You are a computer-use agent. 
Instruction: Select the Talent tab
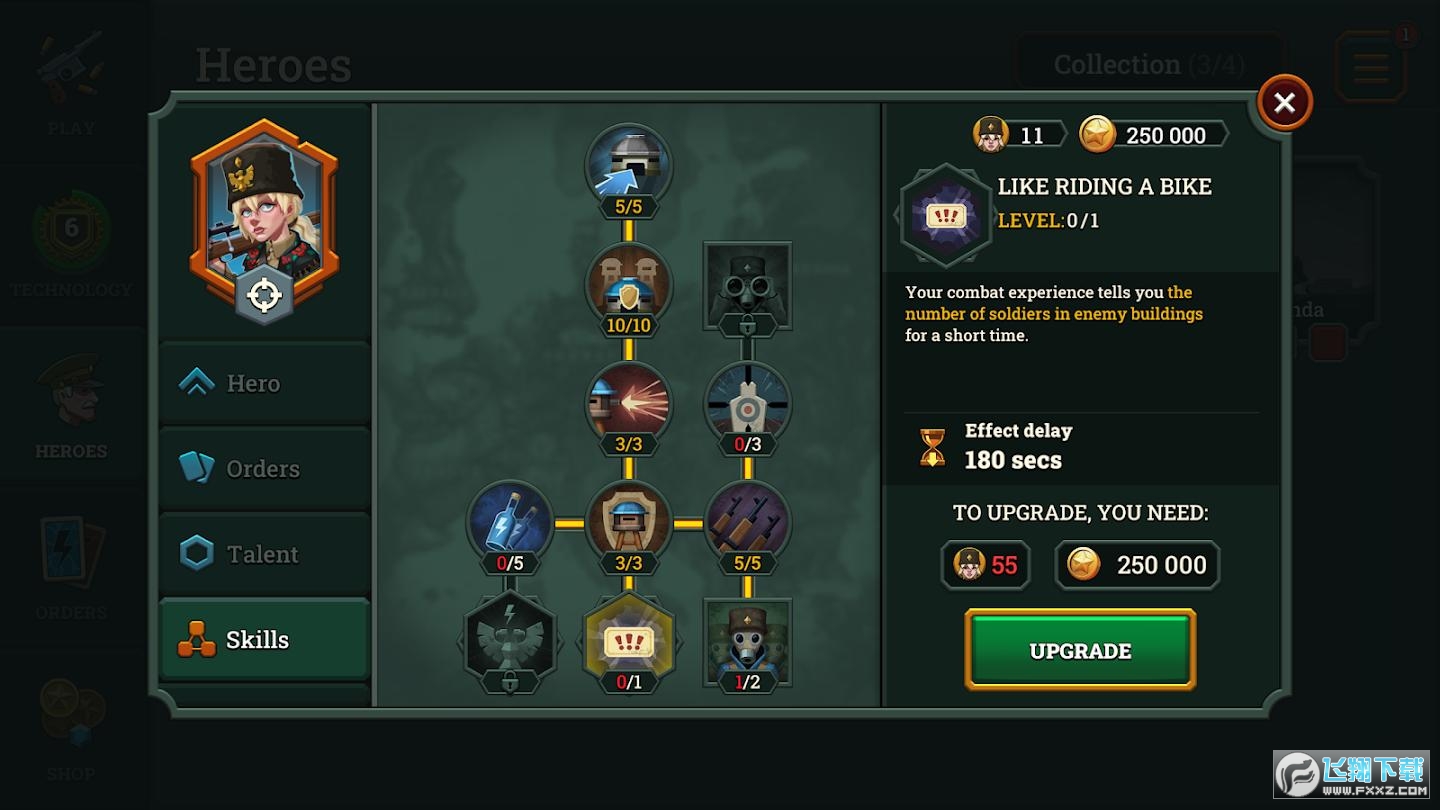tap(264, 554)
